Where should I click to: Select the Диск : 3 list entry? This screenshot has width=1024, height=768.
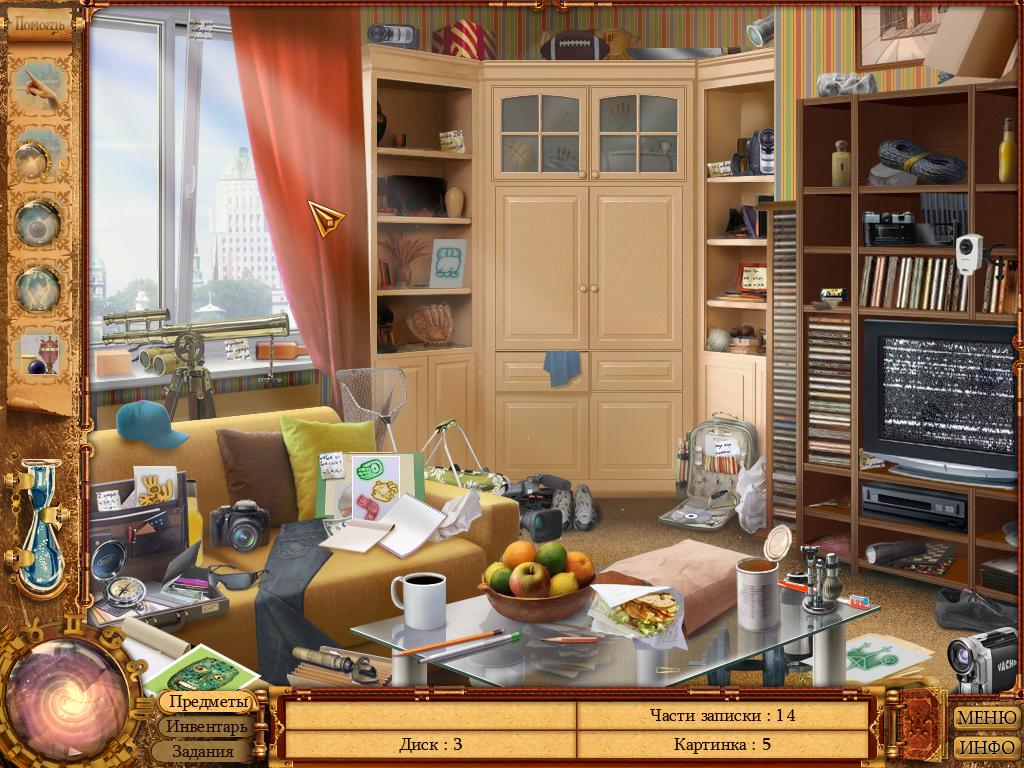[430, 744]
